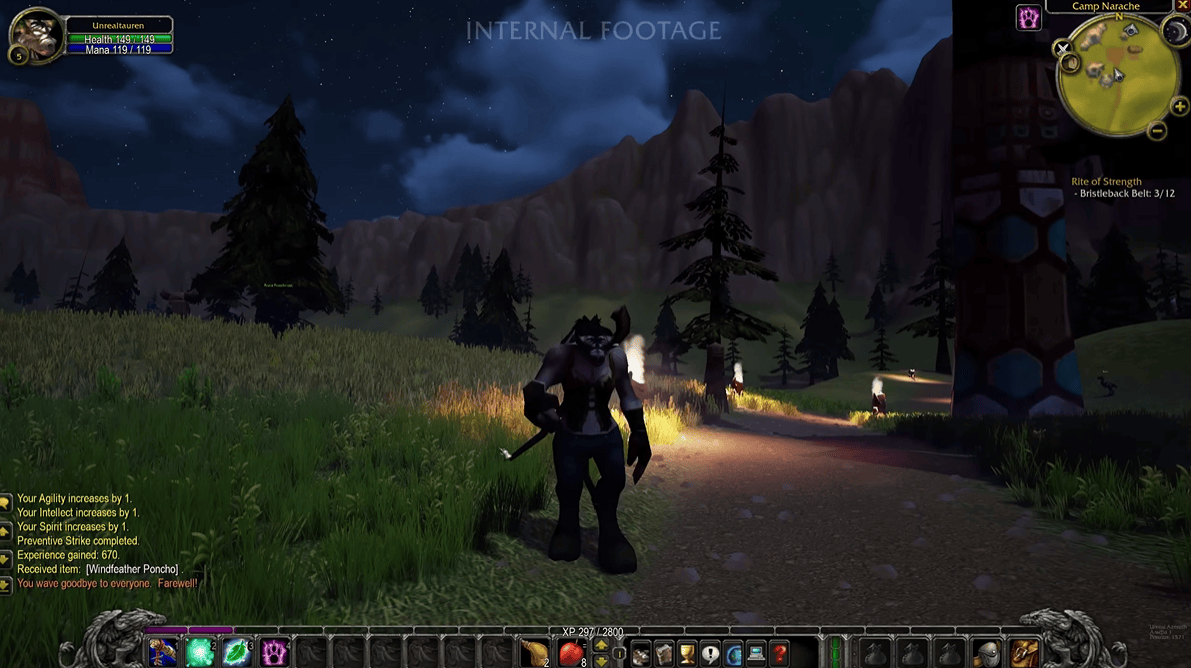Zoom out the minimap with minus button

pos(1157,130)
